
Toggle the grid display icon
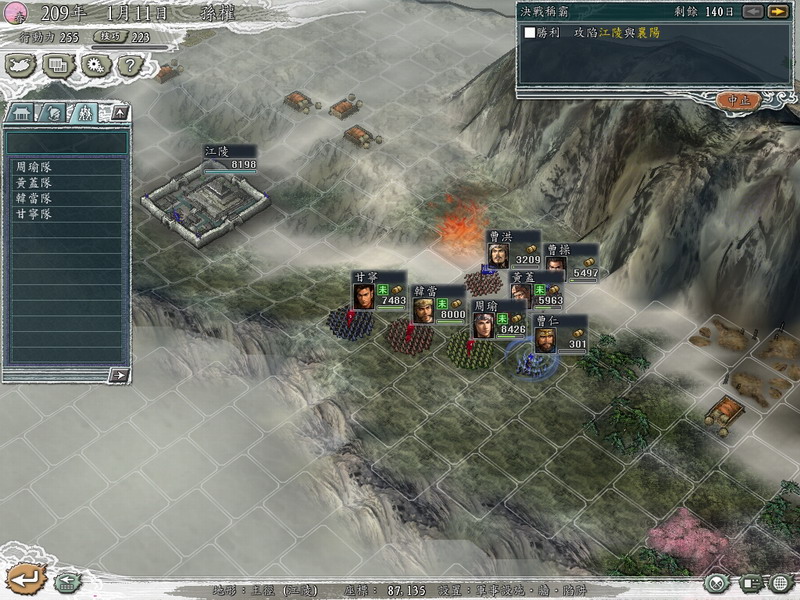(781, 582)
